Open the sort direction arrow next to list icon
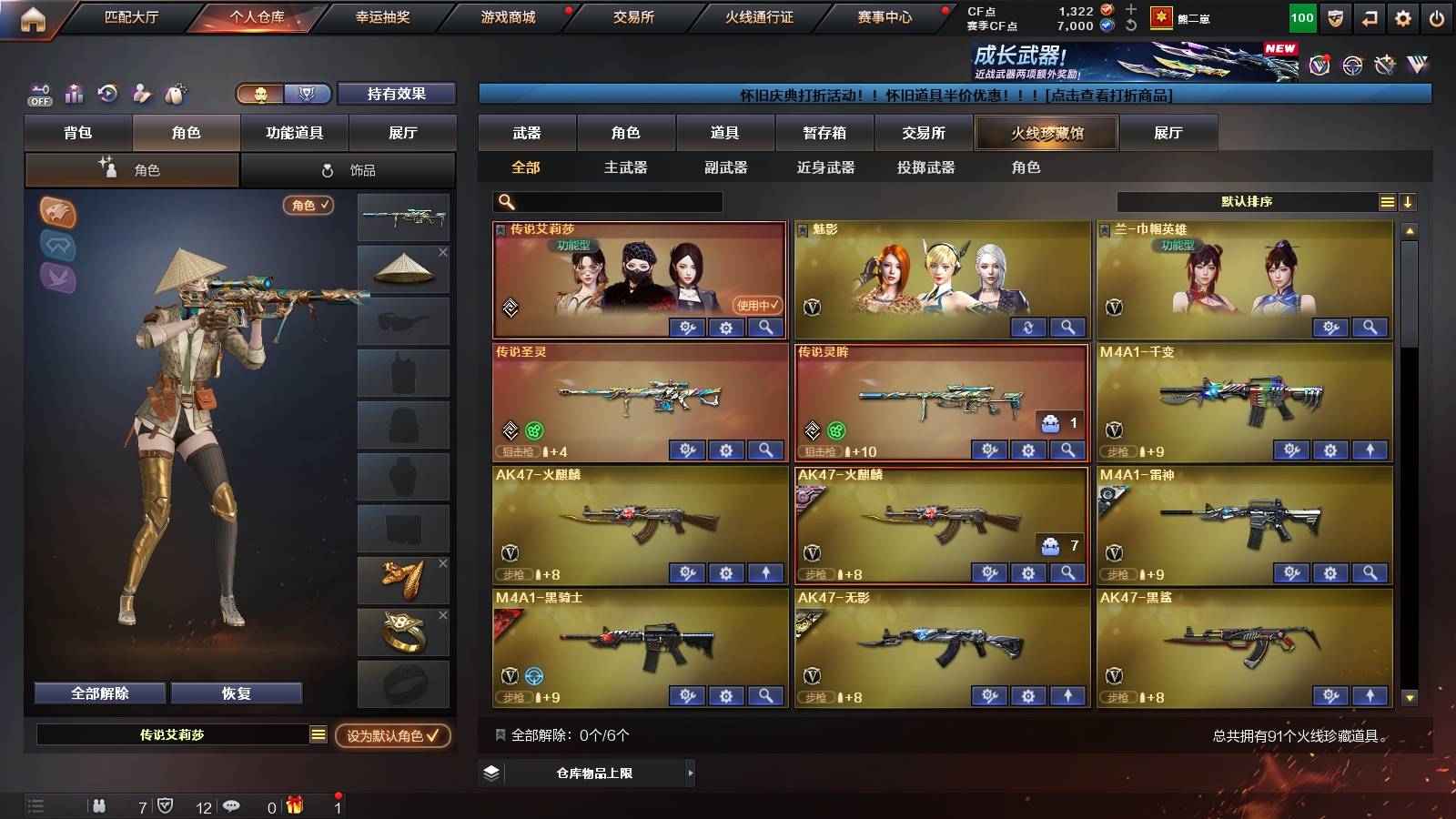The height and width of the screenshot is (819, 1456). click(x=1407, y=202)
